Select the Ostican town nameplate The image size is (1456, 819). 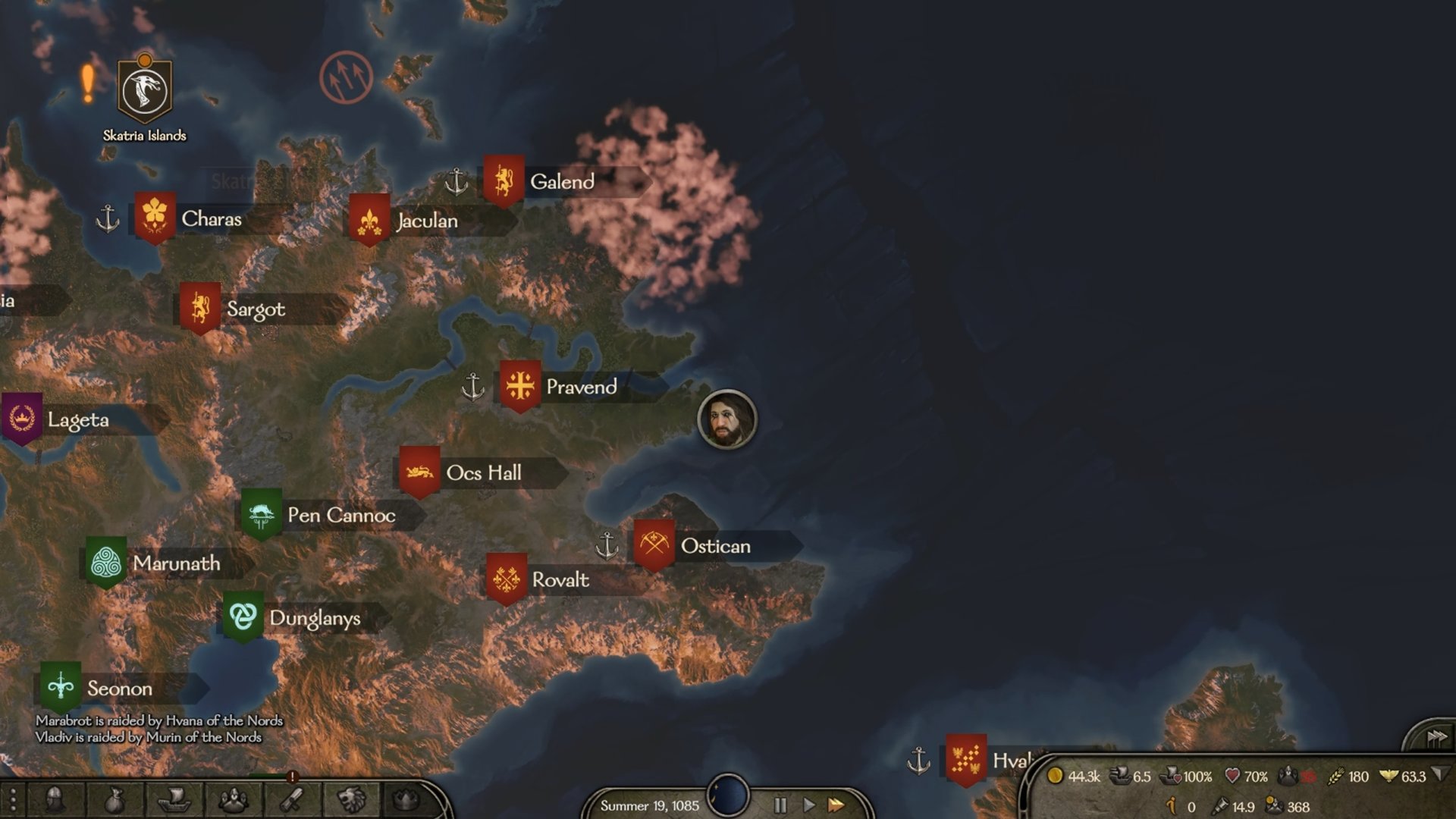pos(714,546)
